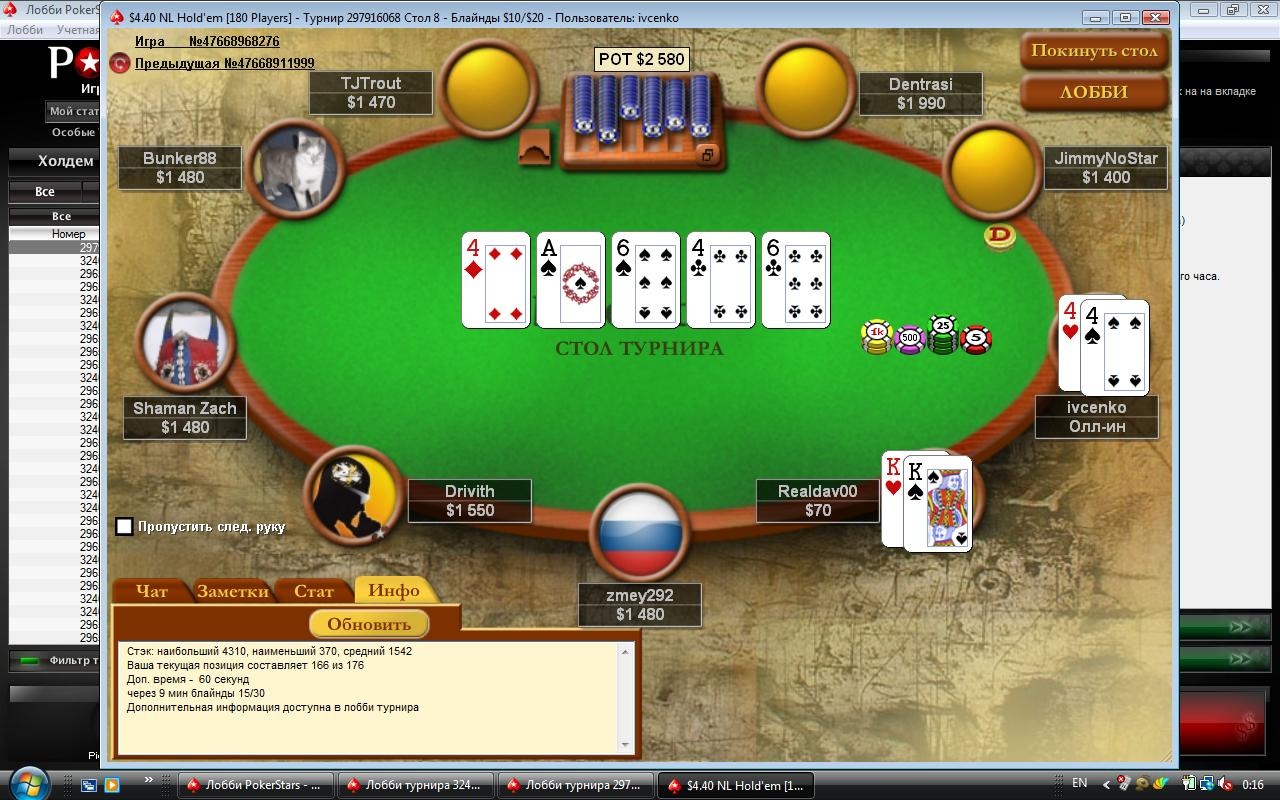1280x800 pixels.
Task: Click the Dentrasi player name plate
Action: (920, 93)
